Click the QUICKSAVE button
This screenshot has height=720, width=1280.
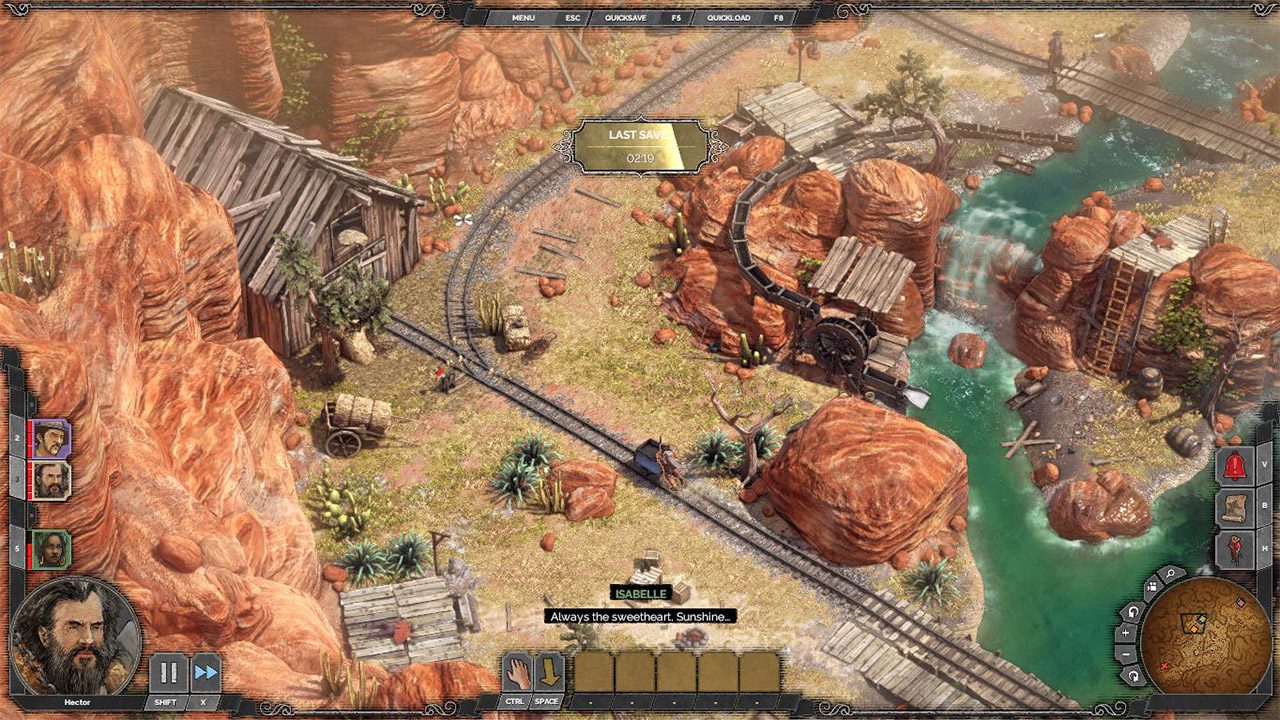click(x=627, y=18)
